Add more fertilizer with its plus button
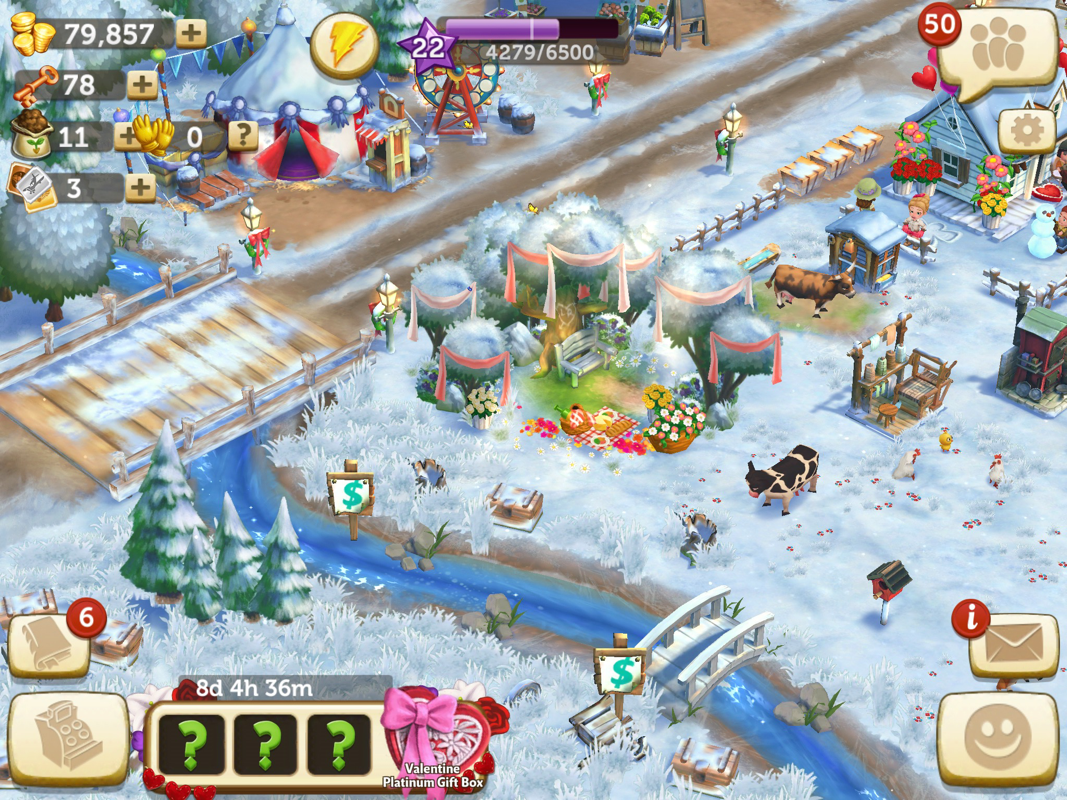The height and width of the screenshot is (800, 1067). 126,136
